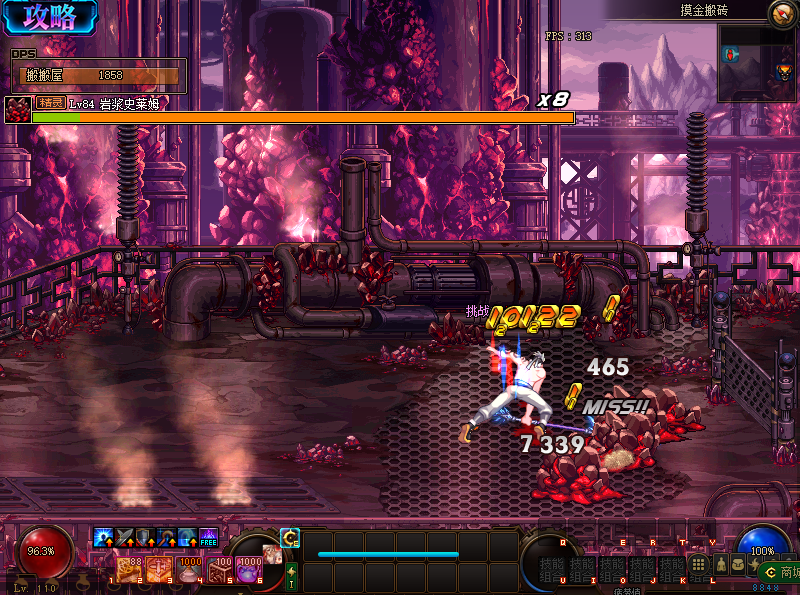Click the character portrait above the skill bar
The width and height of the screenshot is (800, 595).
tap(272, 553)
